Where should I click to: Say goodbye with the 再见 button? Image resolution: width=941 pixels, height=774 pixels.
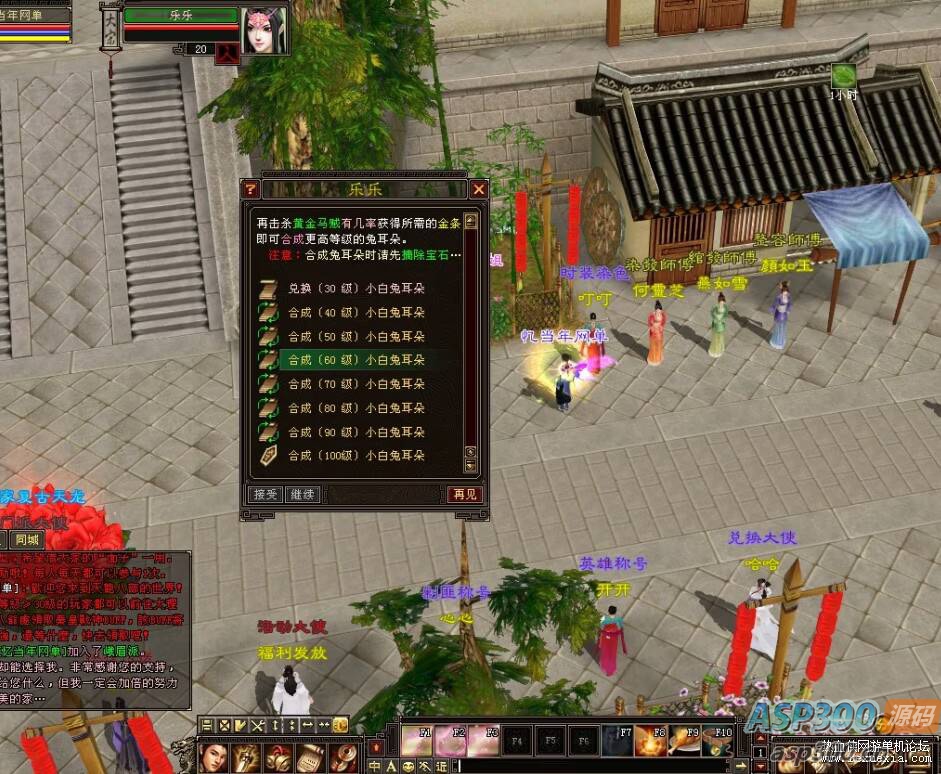click(464, 494)
